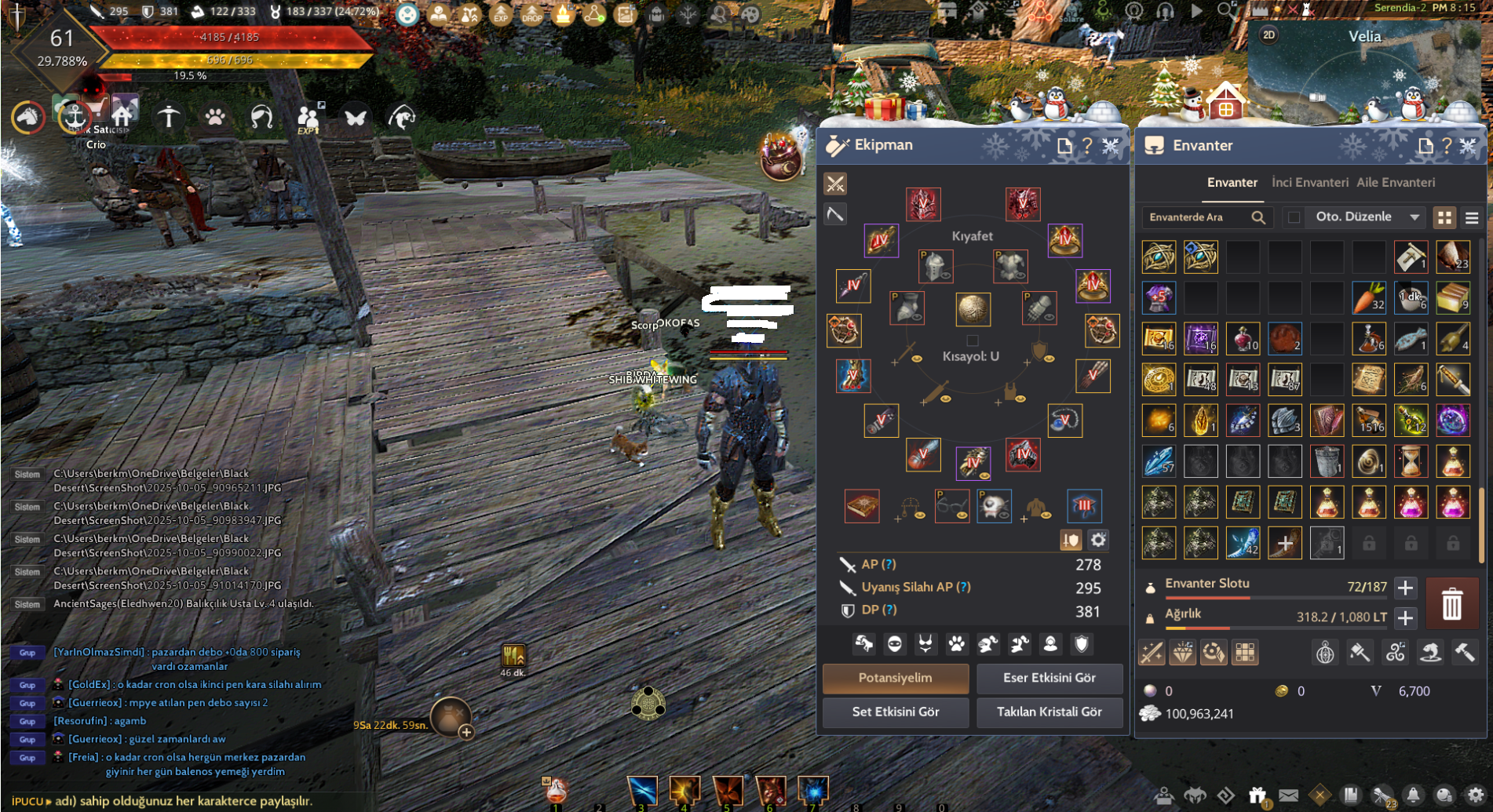
Task: Close the Envanter window
Action: coord(1468,145)
